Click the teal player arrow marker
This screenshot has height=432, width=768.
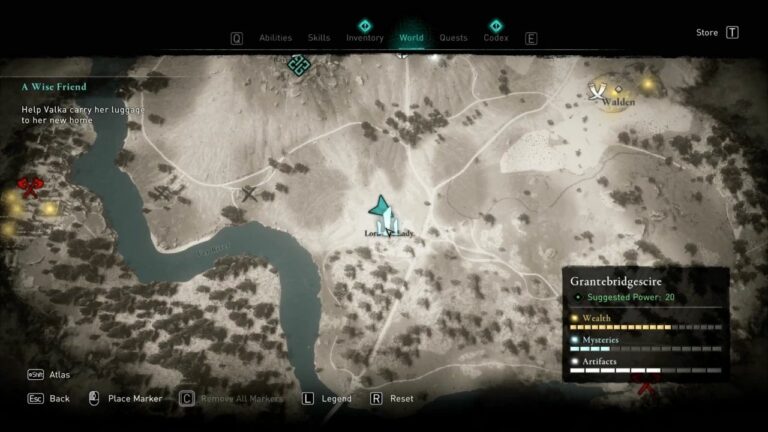[x=380, y=207]
